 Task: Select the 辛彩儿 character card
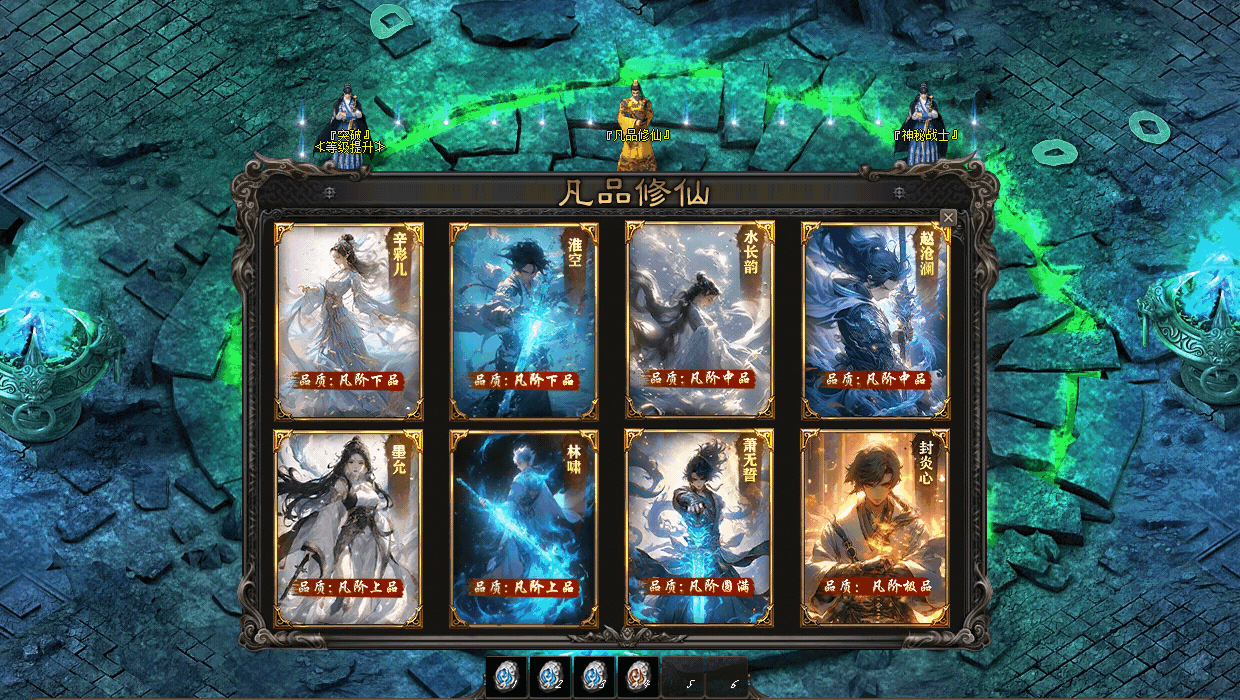[x=349, y=320]
